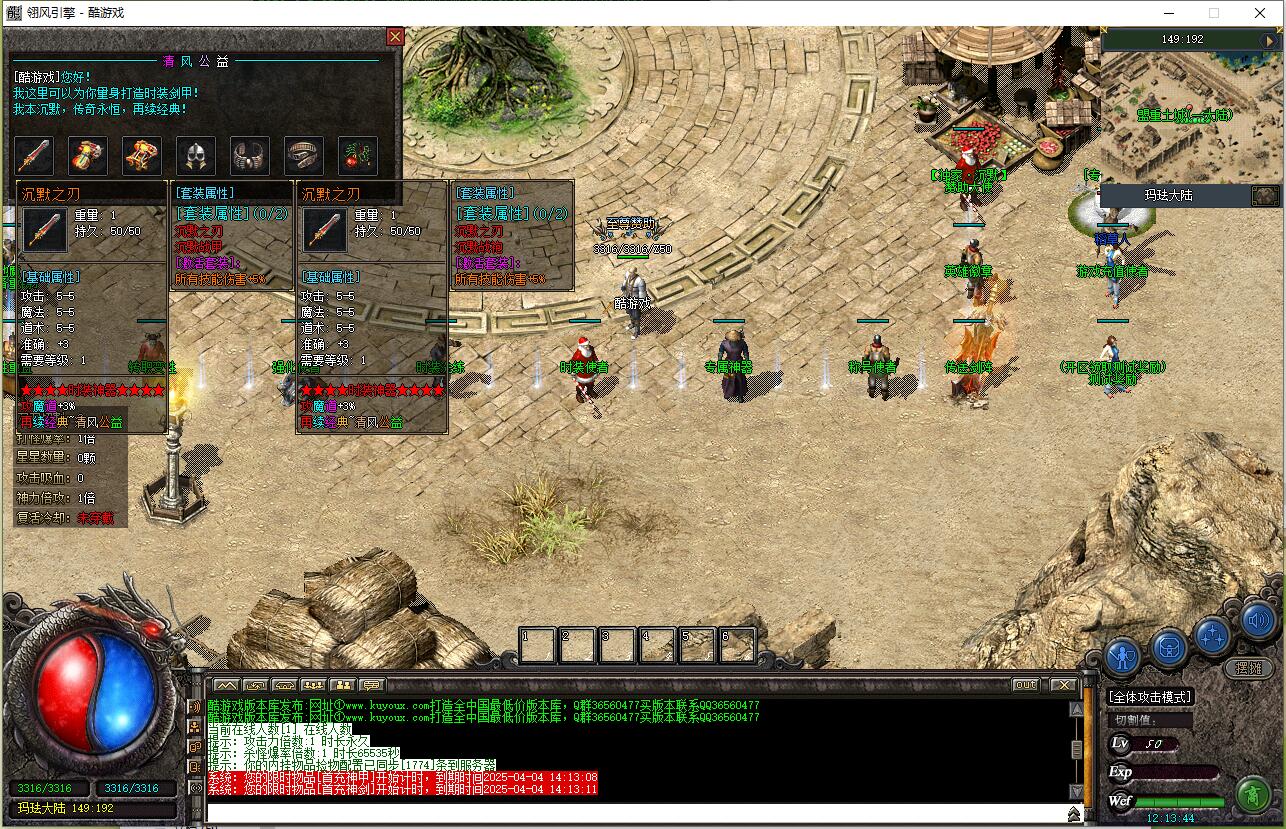The image size is (1286, 829).
Task: Close the 清风公益 NPC dialog
Action: (395, 37)
